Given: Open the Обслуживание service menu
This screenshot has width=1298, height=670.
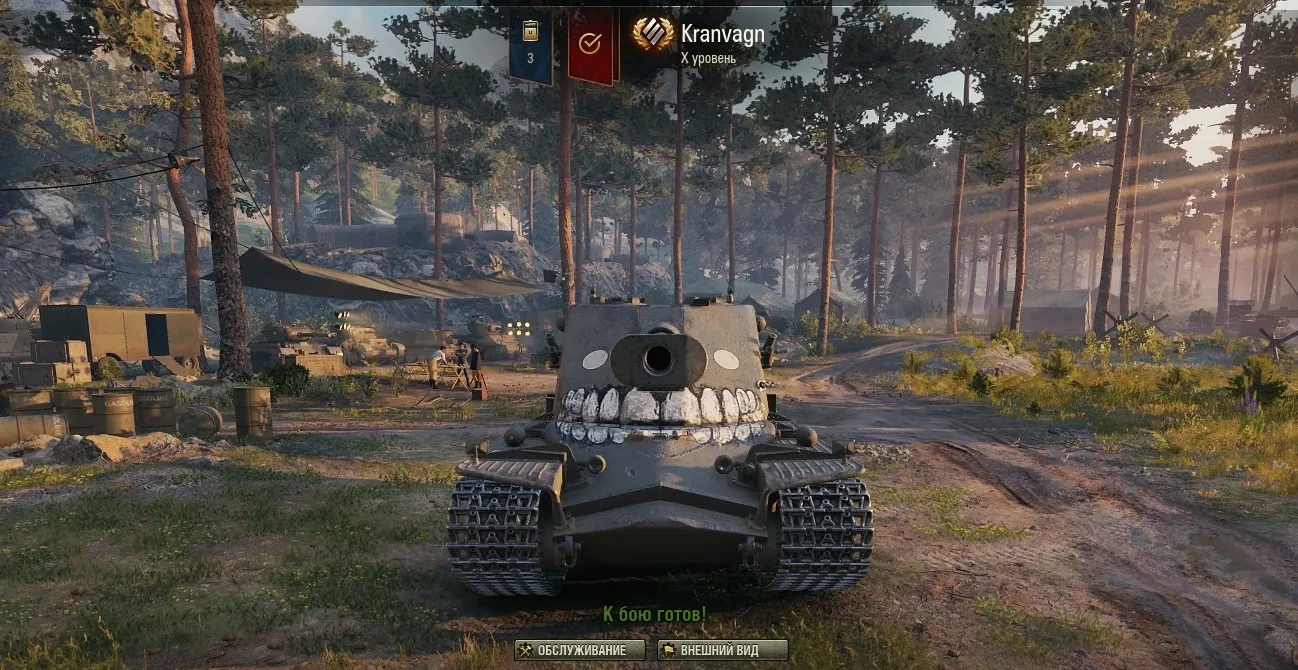Looking at the screenshot, I should coord(580,650).
